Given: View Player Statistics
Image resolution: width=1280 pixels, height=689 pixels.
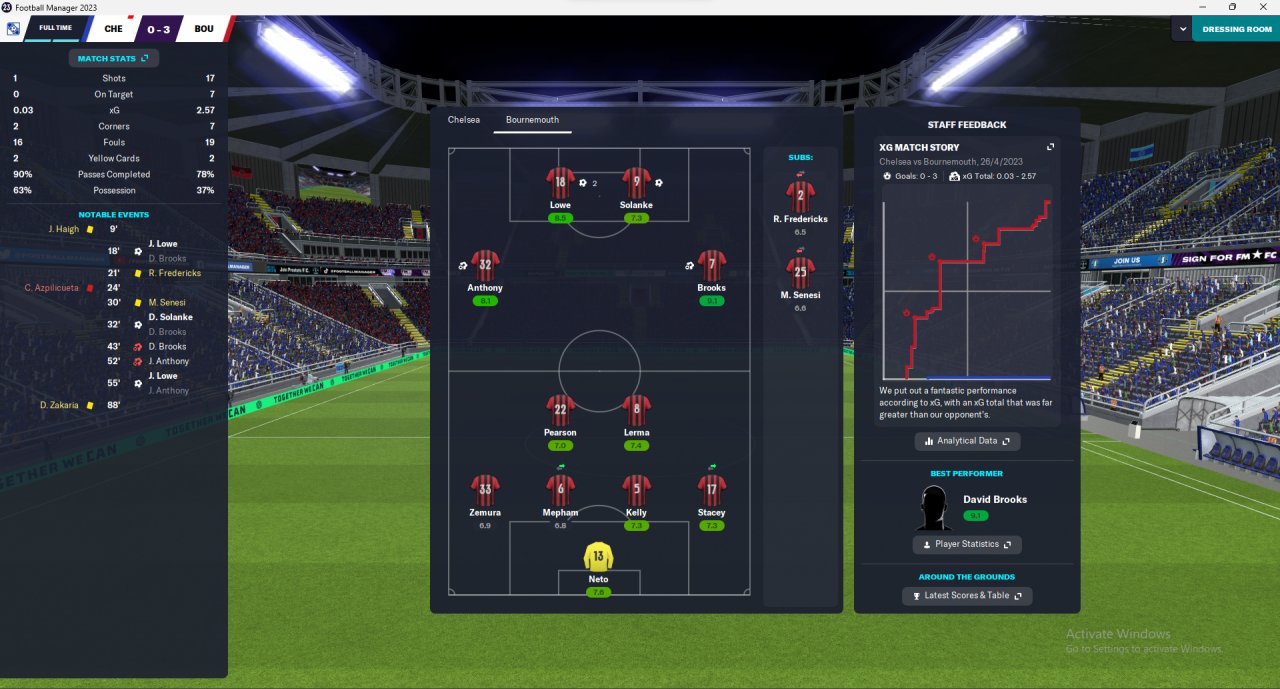Looking at the screenshot, I should tap(967, 544).
